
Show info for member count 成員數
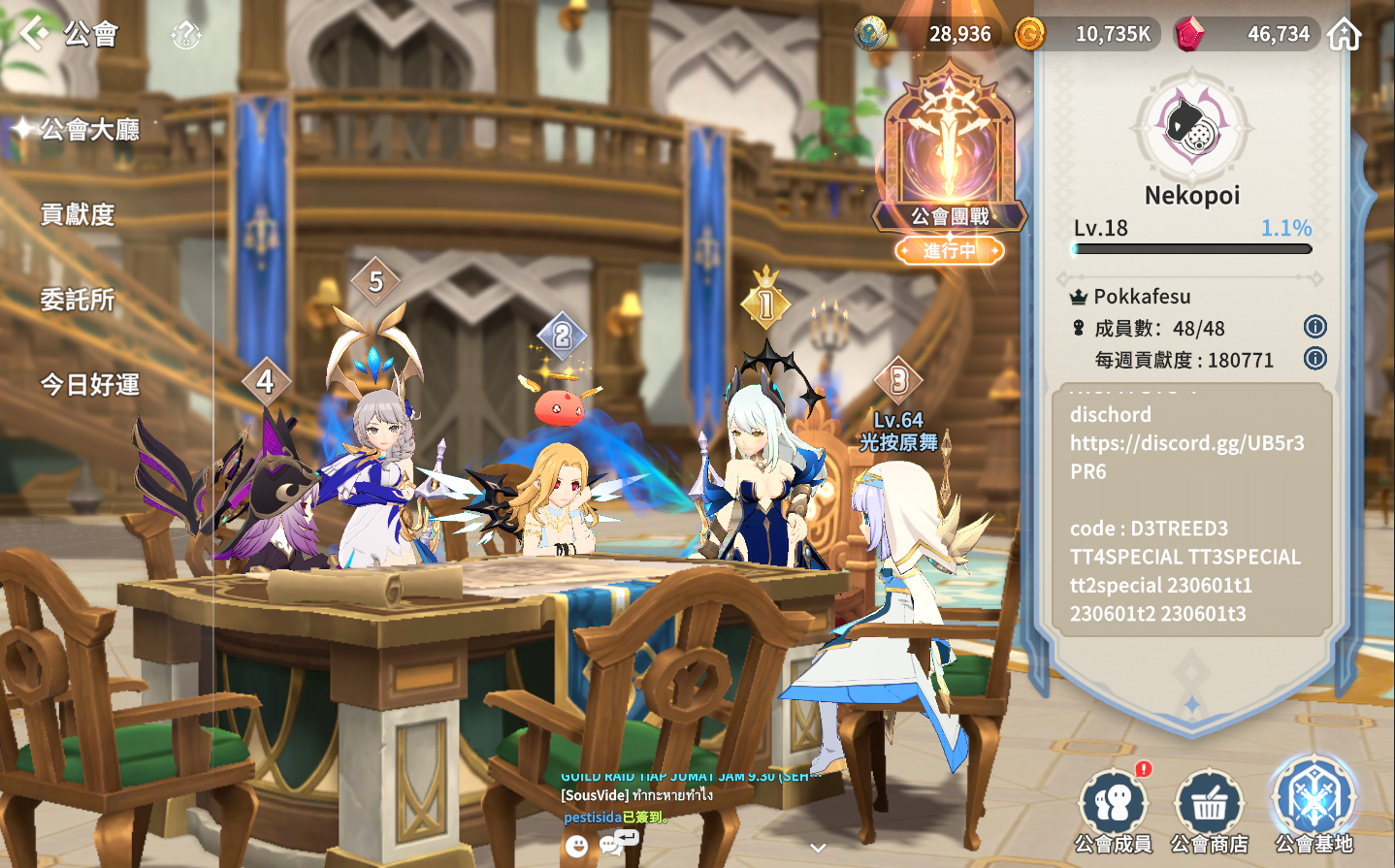tap(1314, 327)
